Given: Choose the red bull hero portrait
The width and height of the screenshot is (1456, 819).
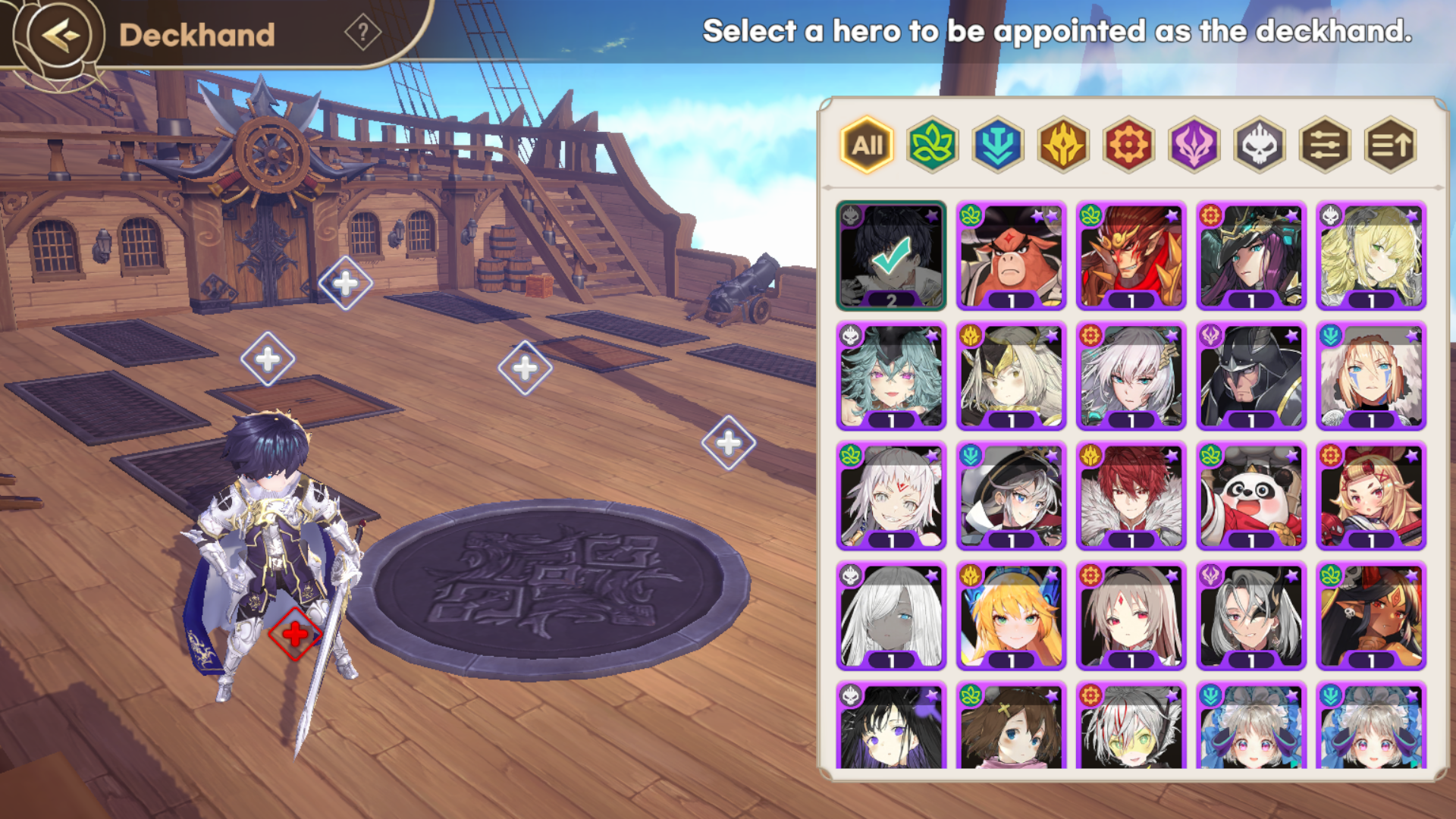Looking at the screenshot, I should [1011, 256].
